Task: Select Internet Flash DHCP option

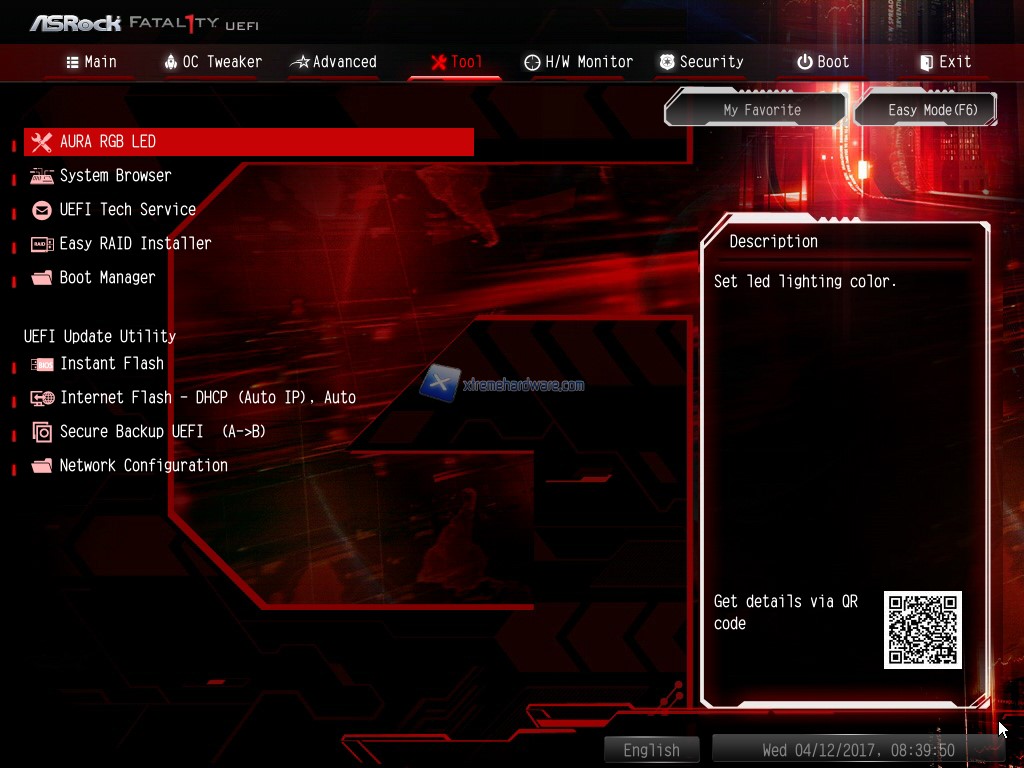Action: 207,398
